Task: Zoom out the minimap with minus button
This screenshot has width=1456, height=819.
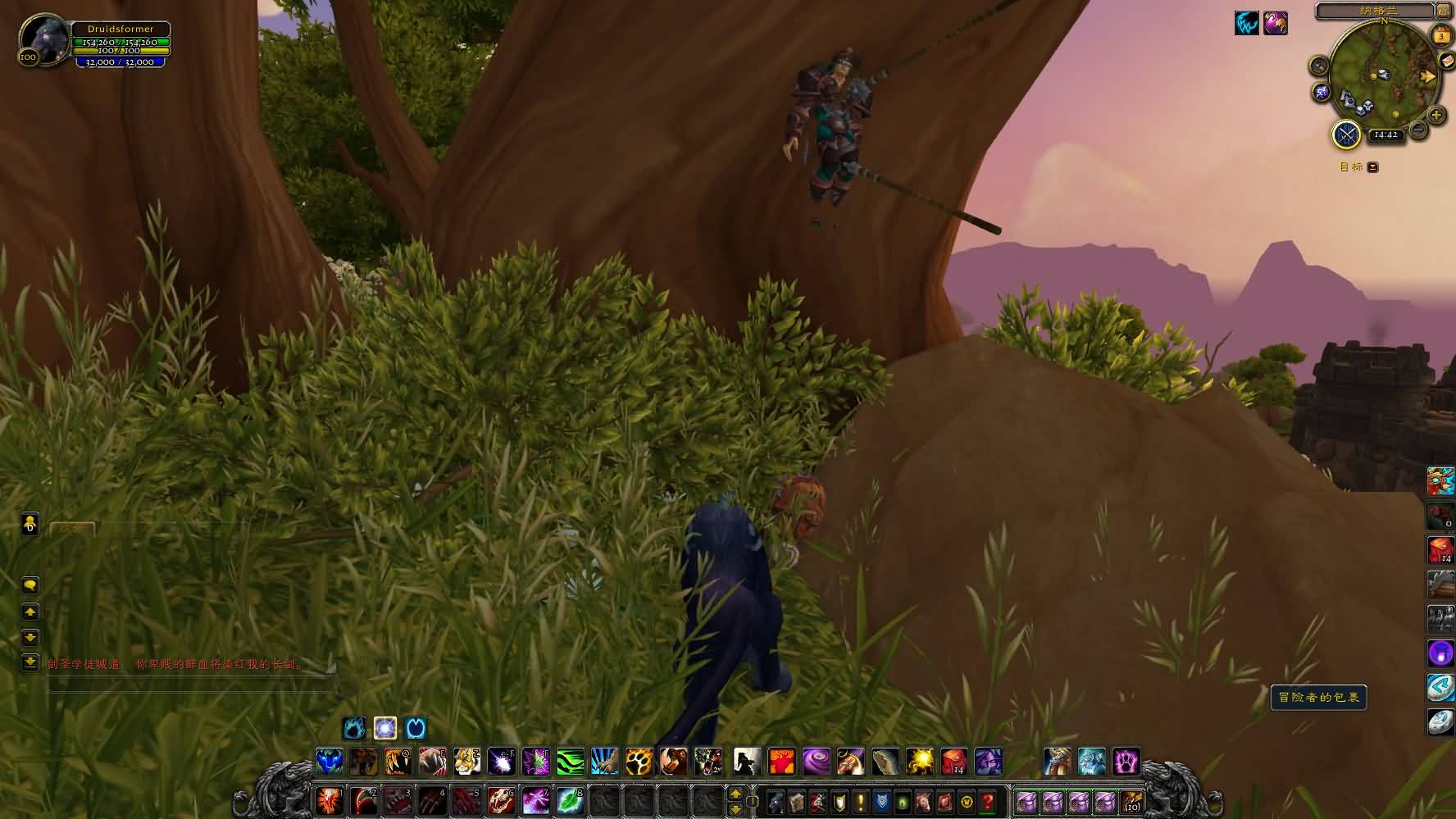Action: [1417, 130]
